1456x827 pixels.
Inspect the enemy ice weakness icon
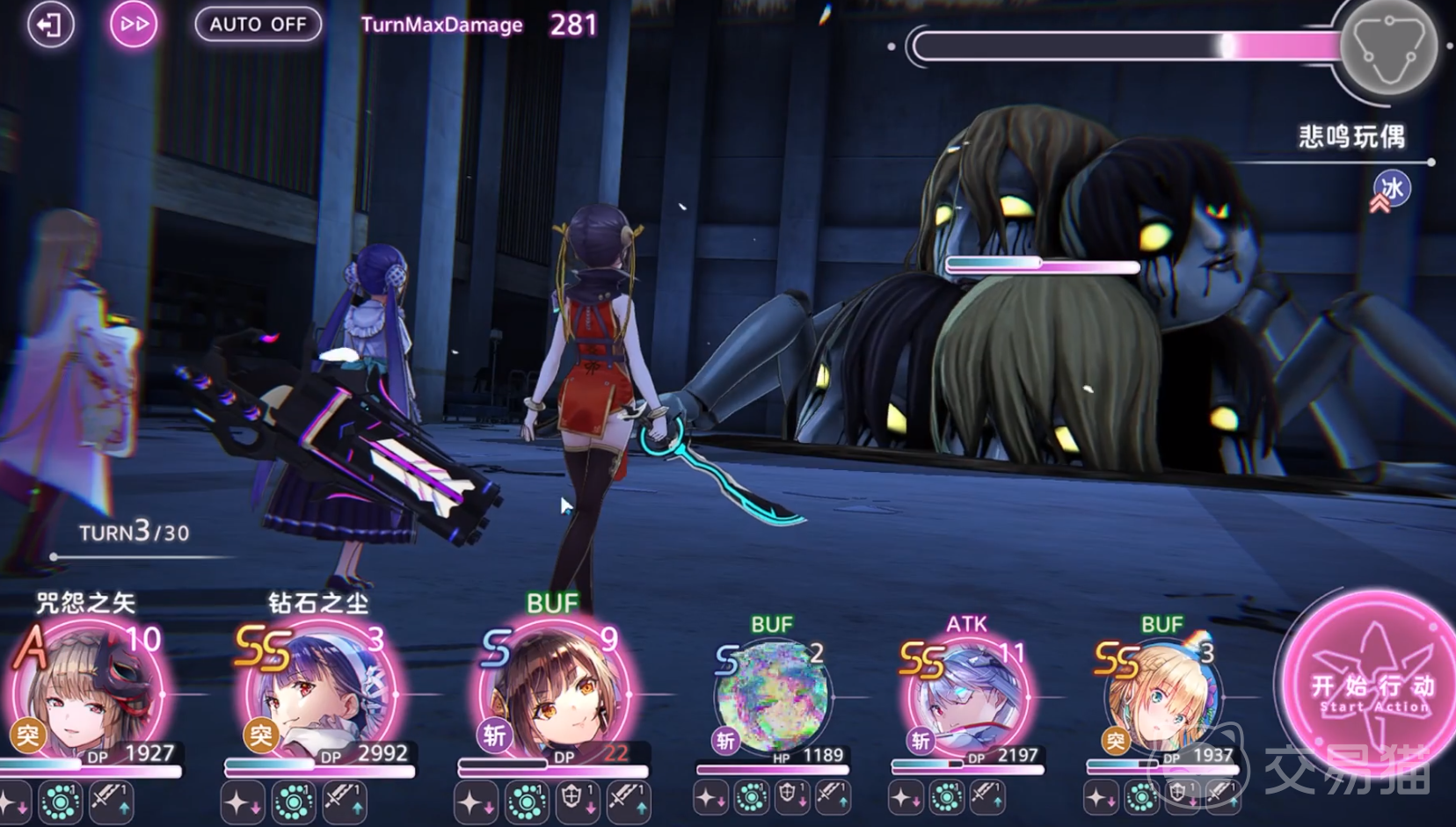click(x=1391, y=189)
